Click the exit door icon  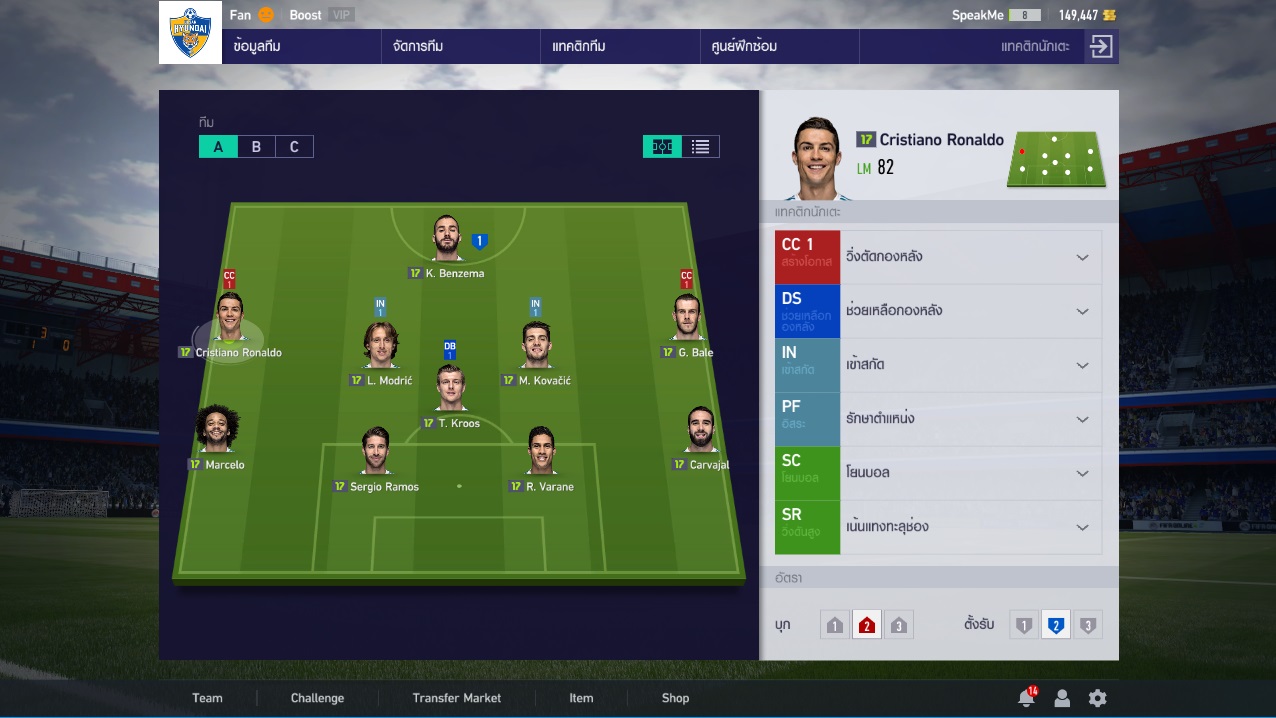[1101, 47]
